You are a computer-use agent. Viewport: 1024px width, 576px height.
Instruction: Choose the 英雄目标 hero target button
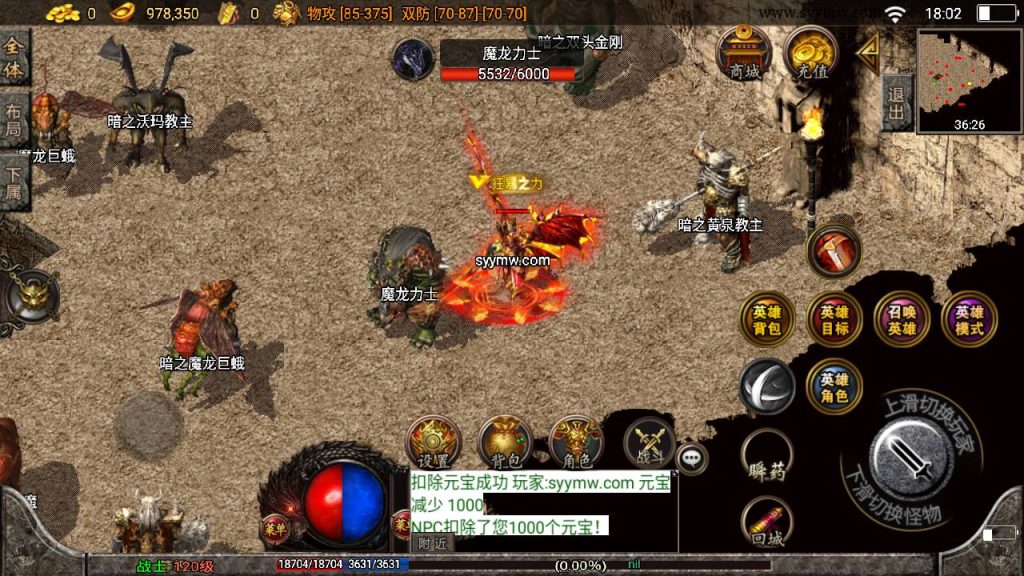point(835,319)
